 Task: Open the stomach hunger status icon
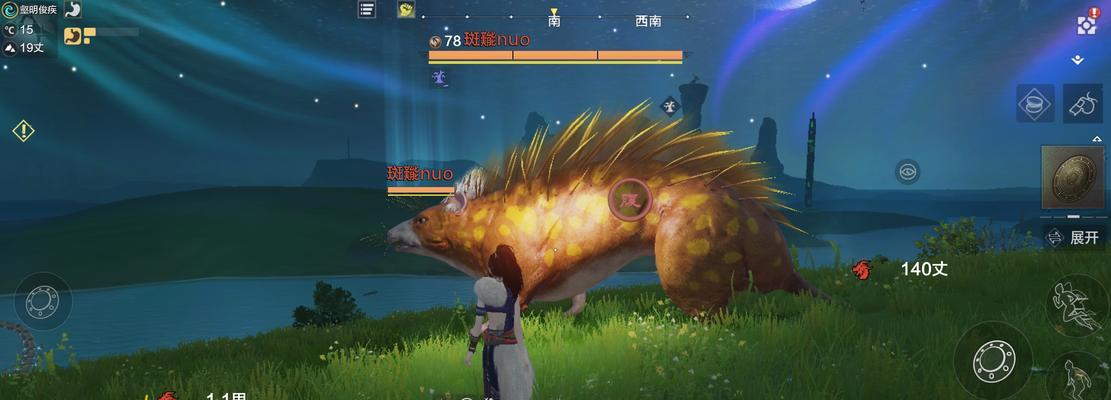tap(73, 10)
